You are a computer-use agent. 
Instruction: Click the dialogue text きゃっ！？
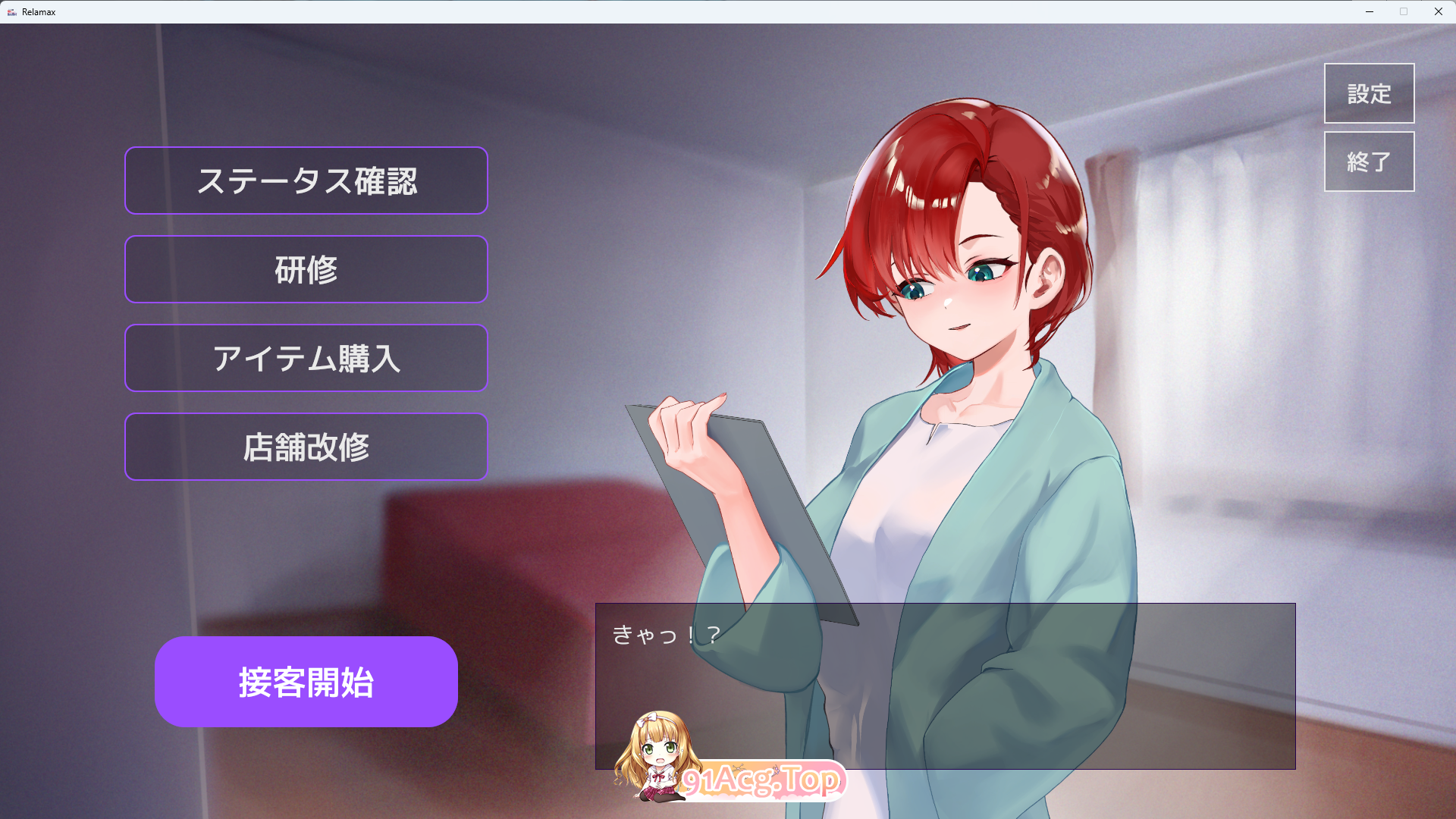[x=666, y=637]
